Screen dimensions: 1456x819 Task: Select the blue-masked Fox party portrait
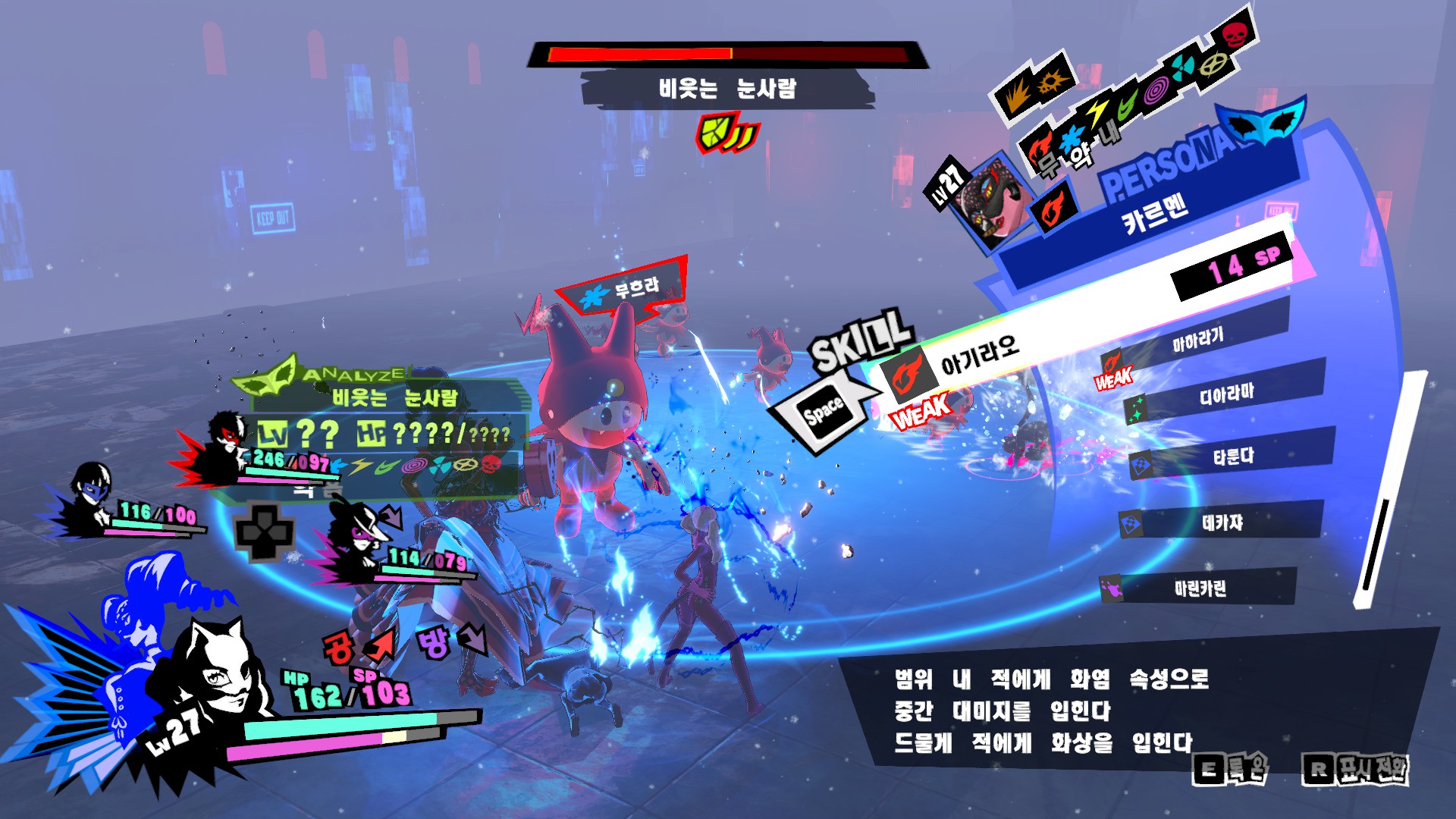[x=93, y=494]
